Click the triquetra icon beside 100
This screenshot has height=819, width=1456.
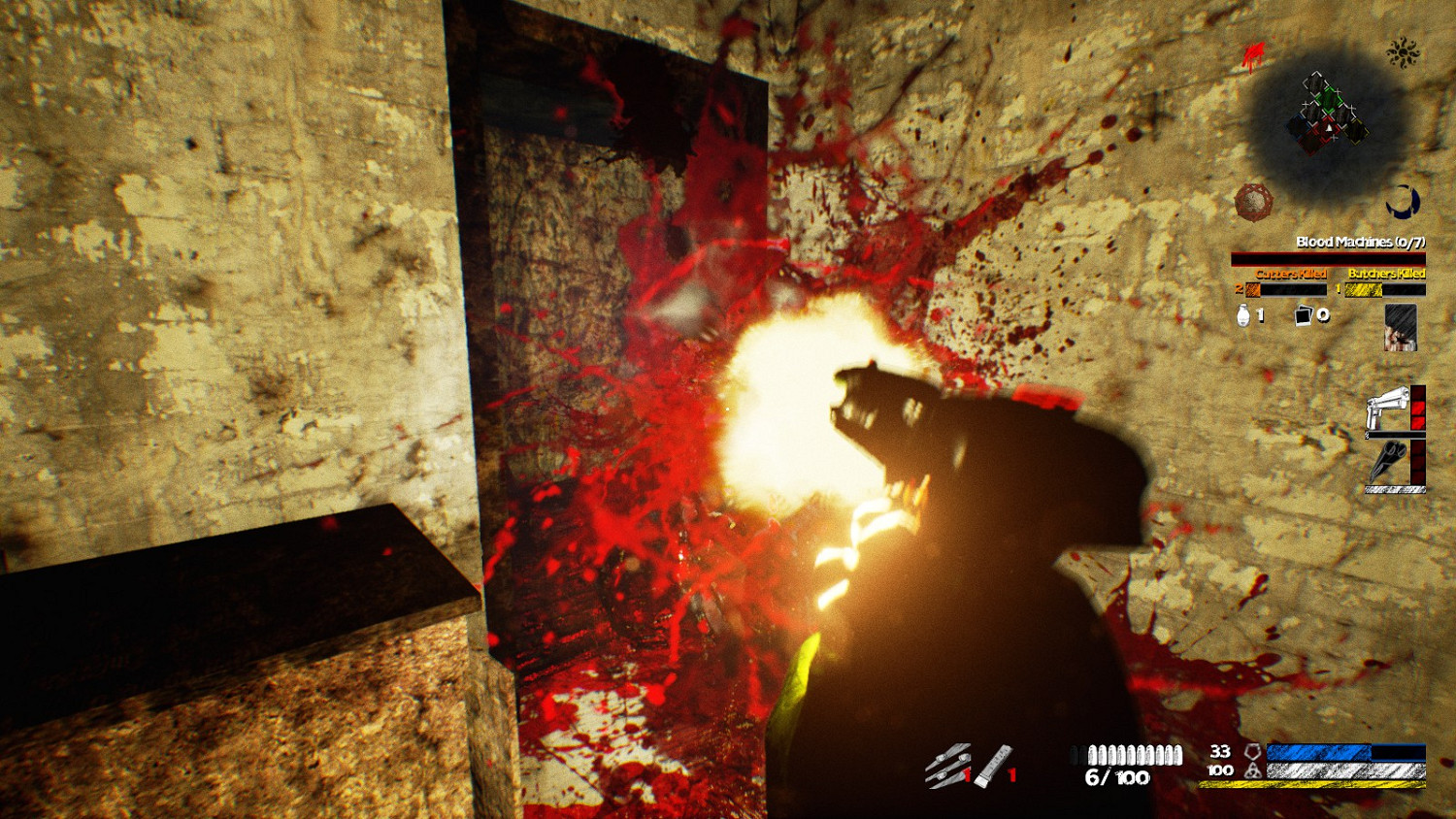[1251, 772]
